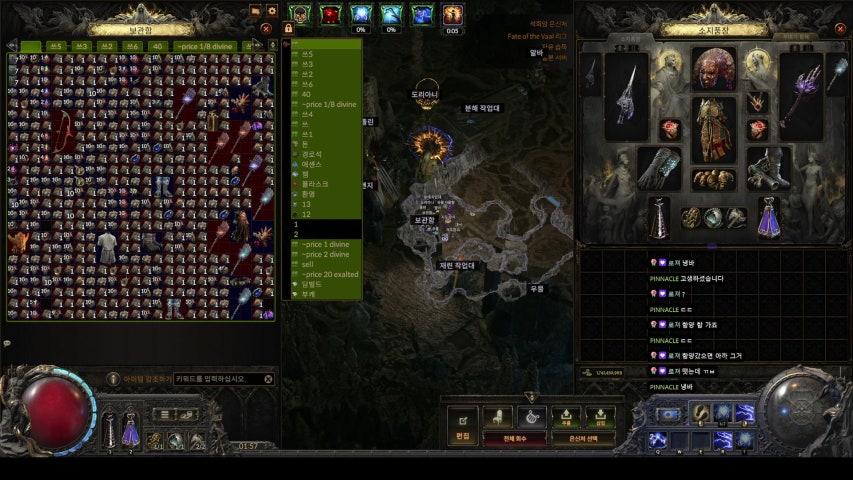
Task: Pick tab '13' in the stash dropdown list
Action: tap(307, 203)
